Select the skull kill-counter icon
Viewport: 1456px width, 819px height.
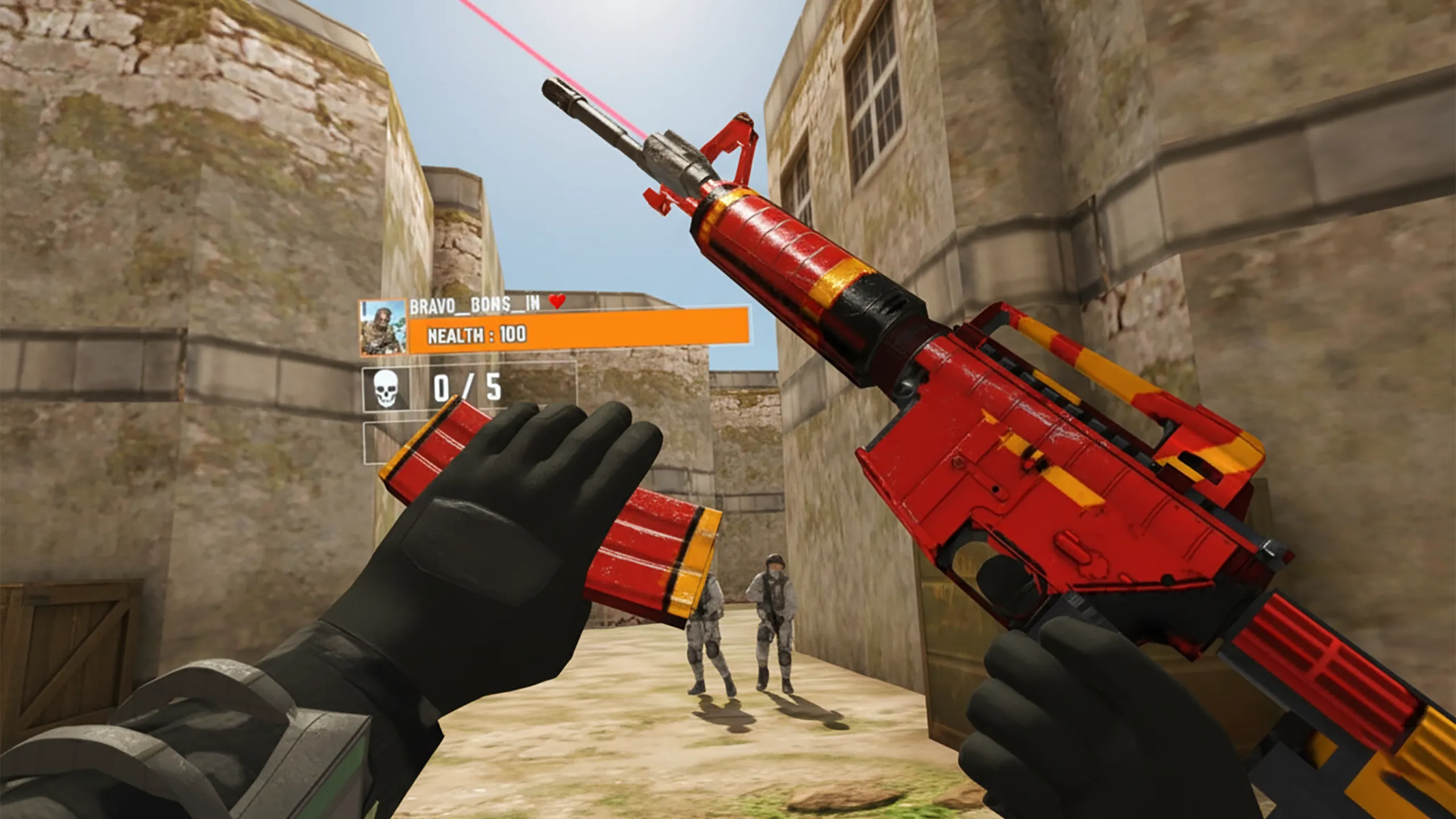(386, 390)
